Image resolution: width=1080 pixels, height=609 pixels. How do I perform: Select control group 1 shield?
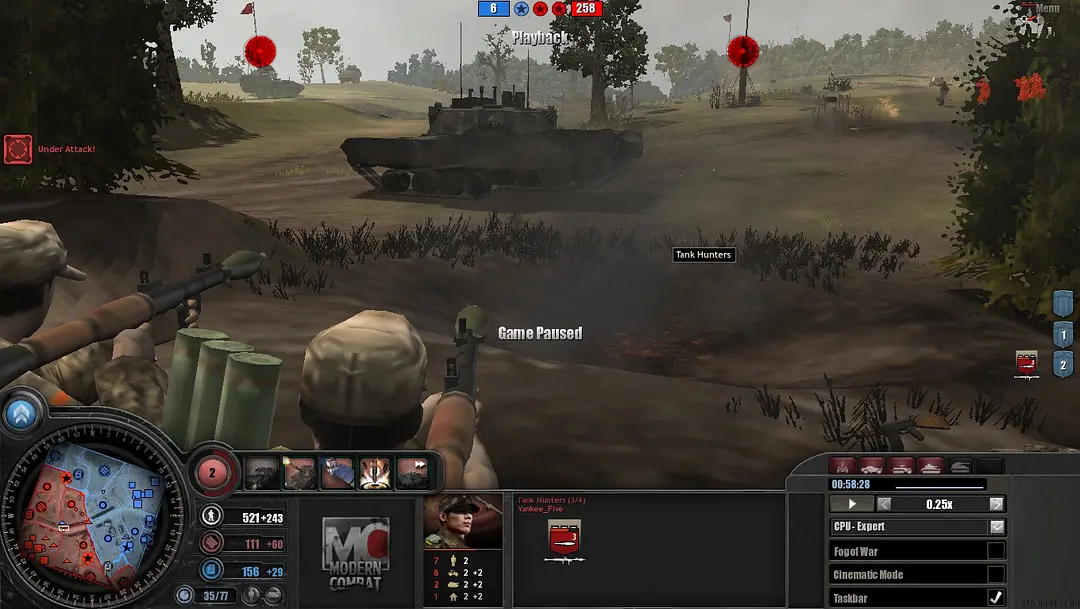(1062, 335)
